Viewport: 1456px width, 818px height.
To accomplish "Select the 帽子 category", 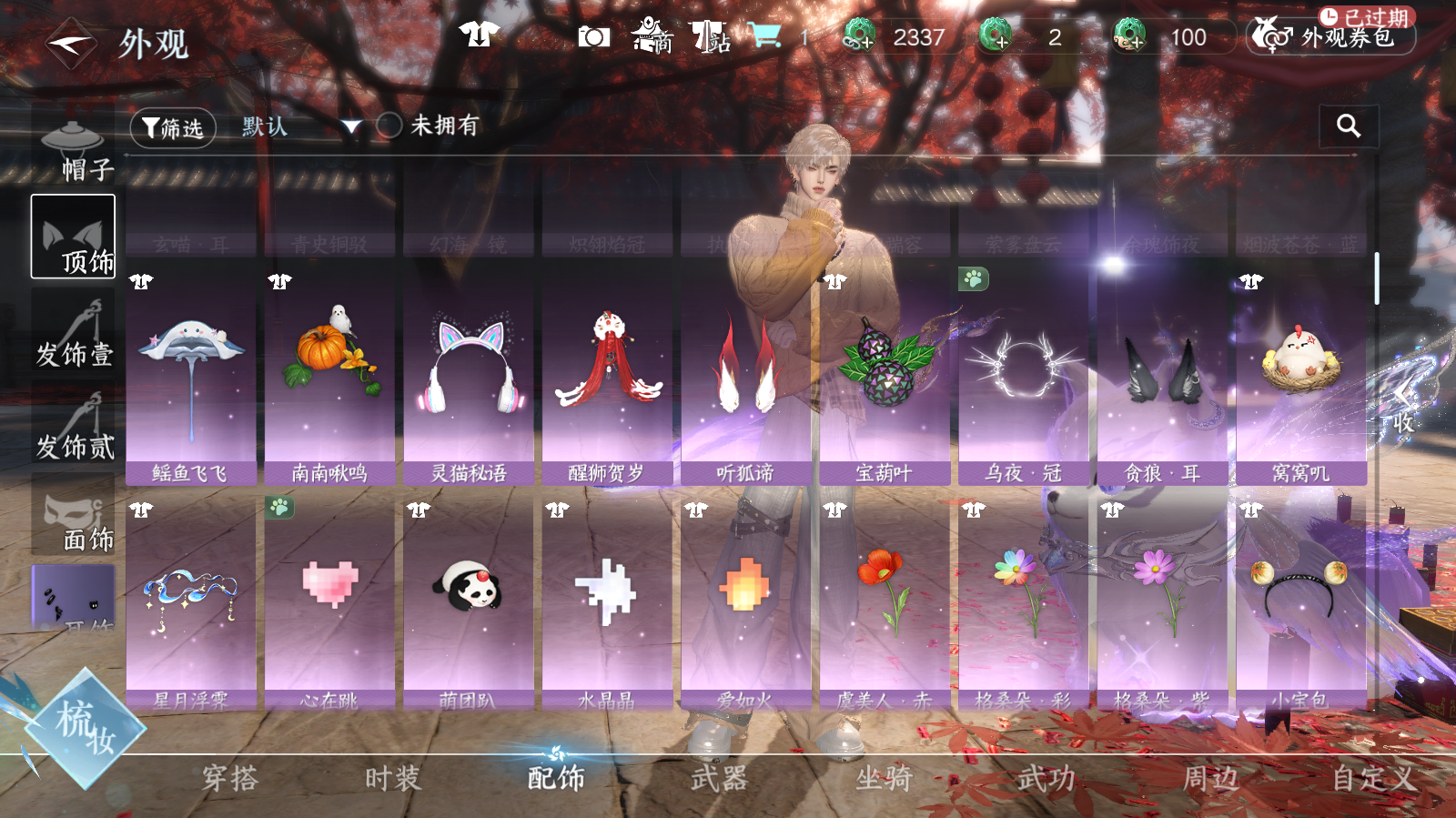I will point(73,148).
